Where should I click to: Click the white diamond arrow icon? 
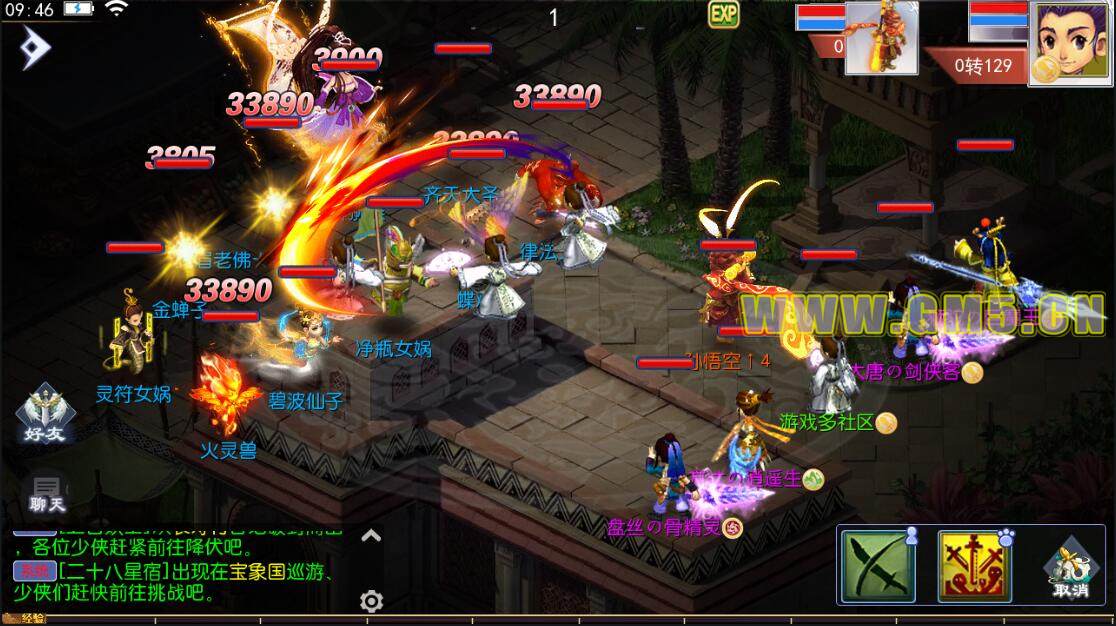coord(36,48)
